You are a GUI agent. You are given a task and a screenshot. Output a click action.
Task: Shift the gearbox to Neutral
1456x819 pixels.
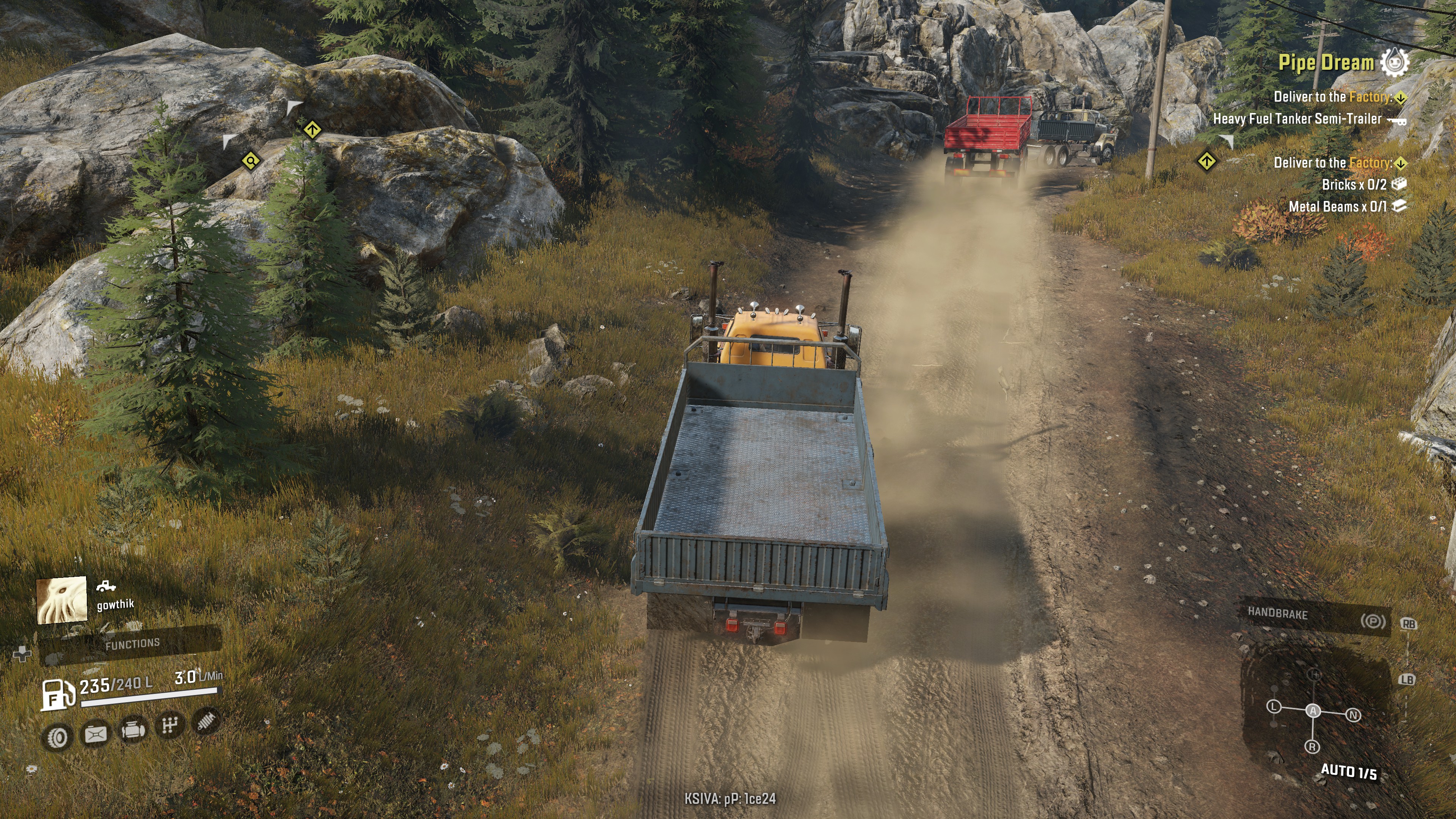[1353, 715]
